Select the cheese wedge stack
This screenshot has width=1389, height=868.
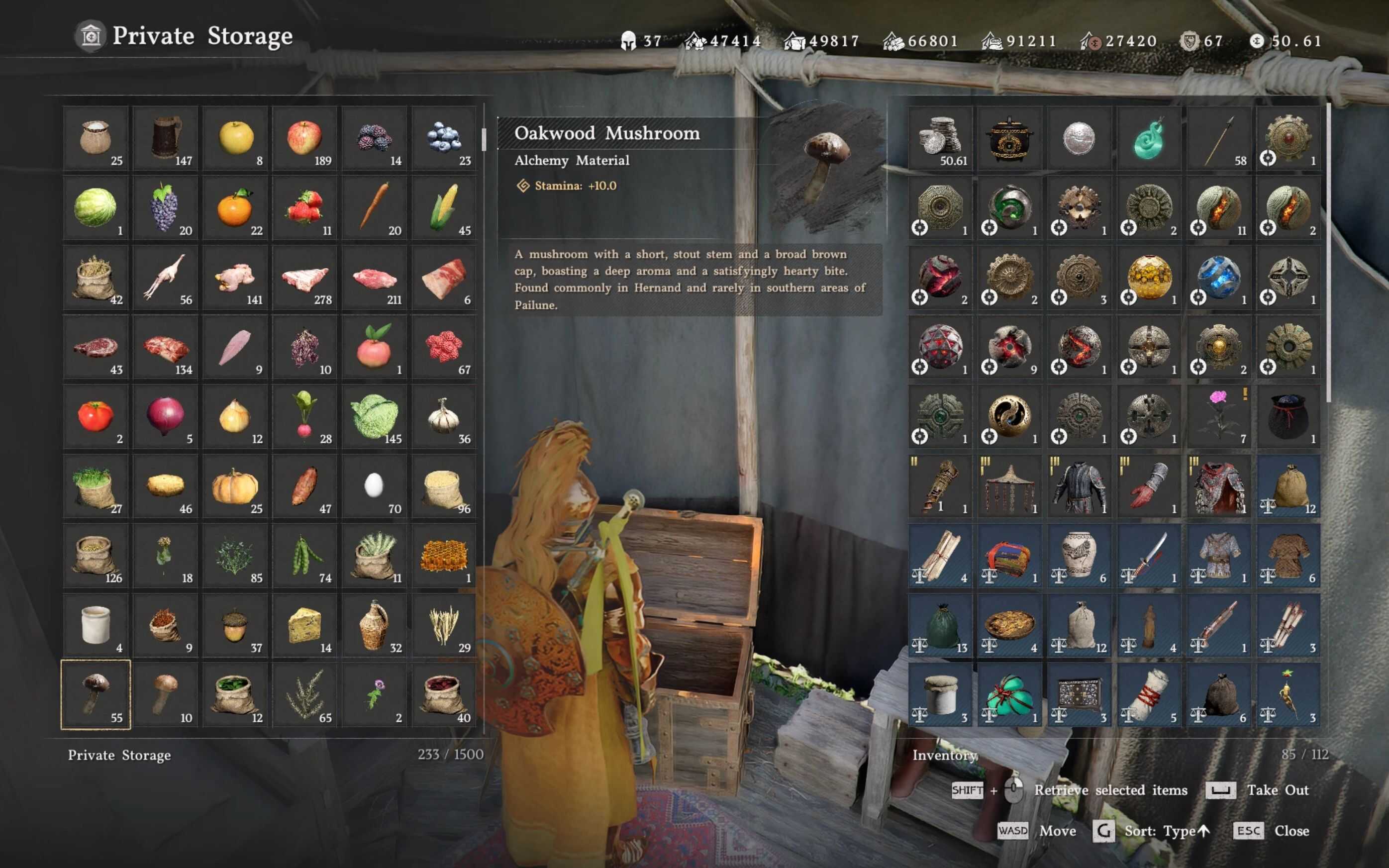(x=305, y=625)
